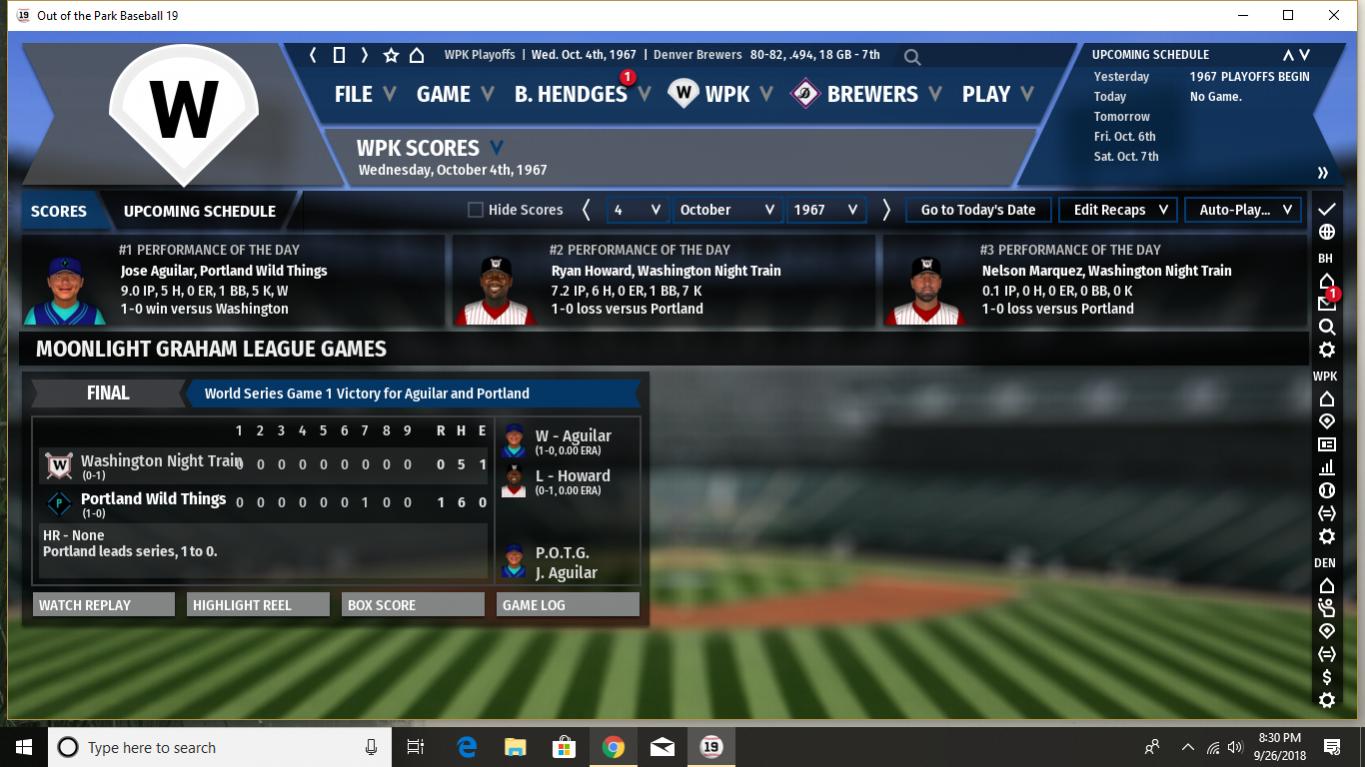Toggle the Hide Scores checkbox

tap(476, 210)
